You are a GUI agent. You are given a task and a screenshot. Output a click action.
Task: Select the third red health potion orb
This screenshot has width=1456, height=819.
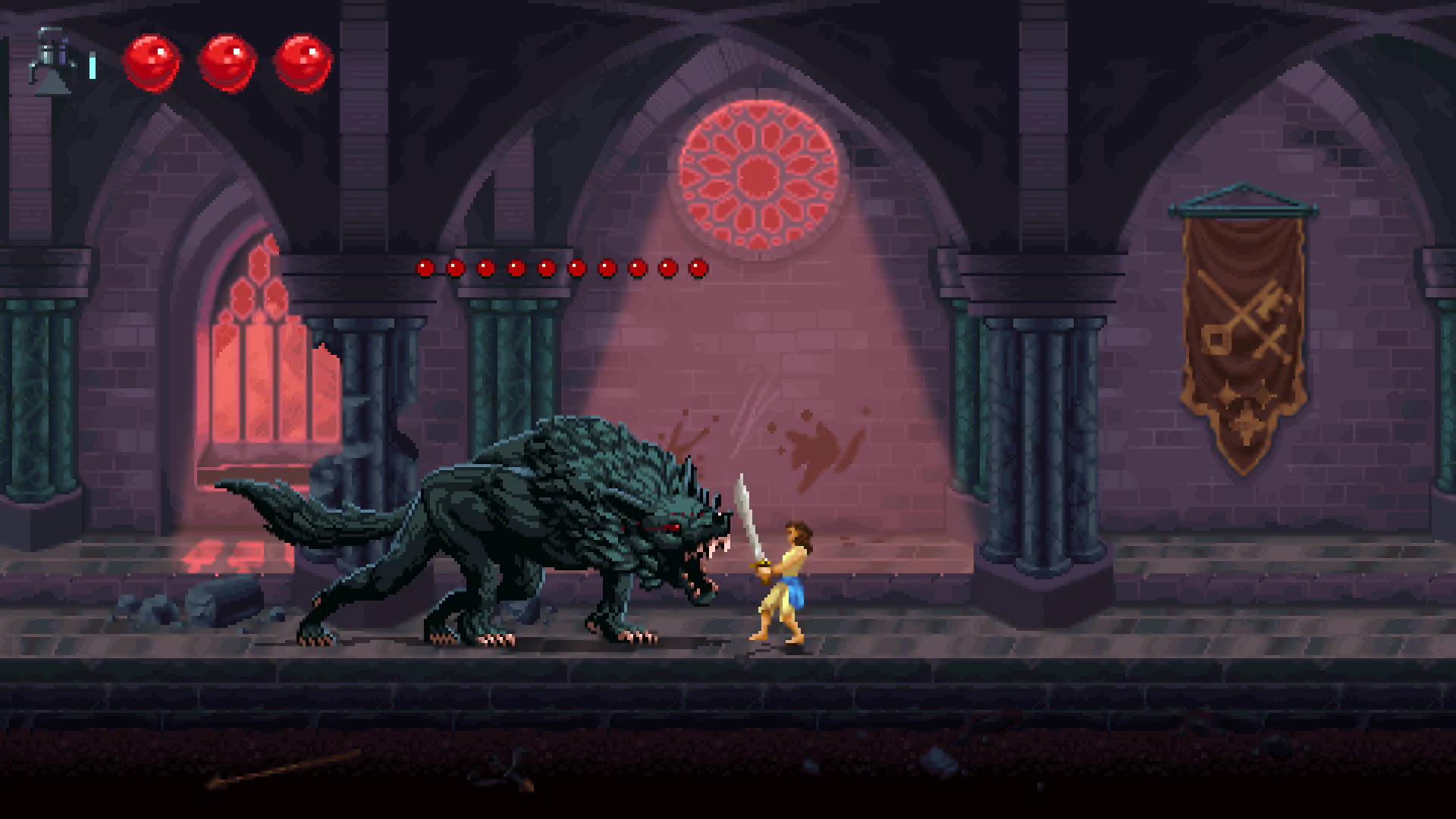pyautogui.click(x=302, y=64)
